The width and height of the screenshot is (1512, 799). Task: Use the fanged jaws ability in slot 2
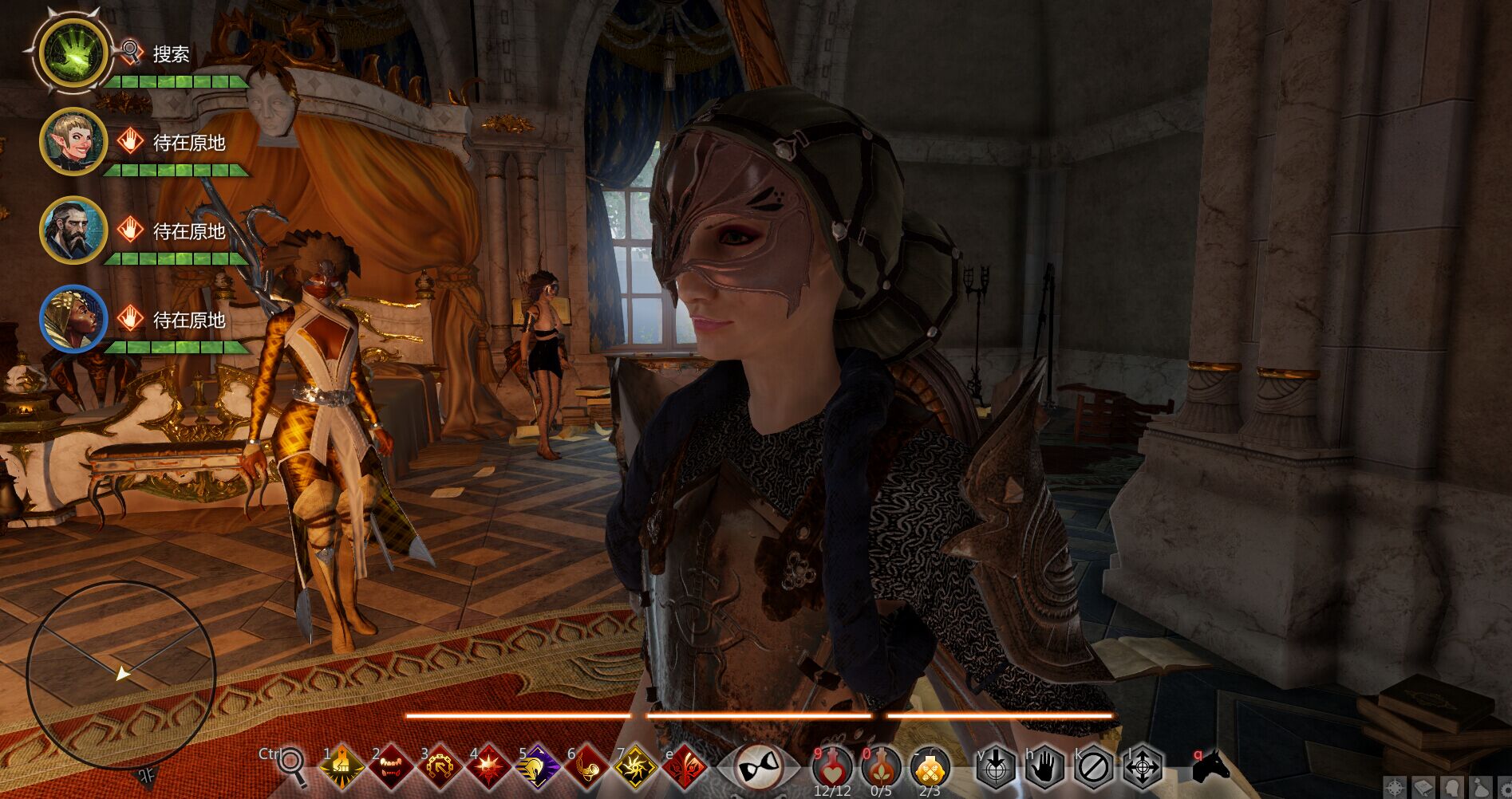[x=391, y=768]
